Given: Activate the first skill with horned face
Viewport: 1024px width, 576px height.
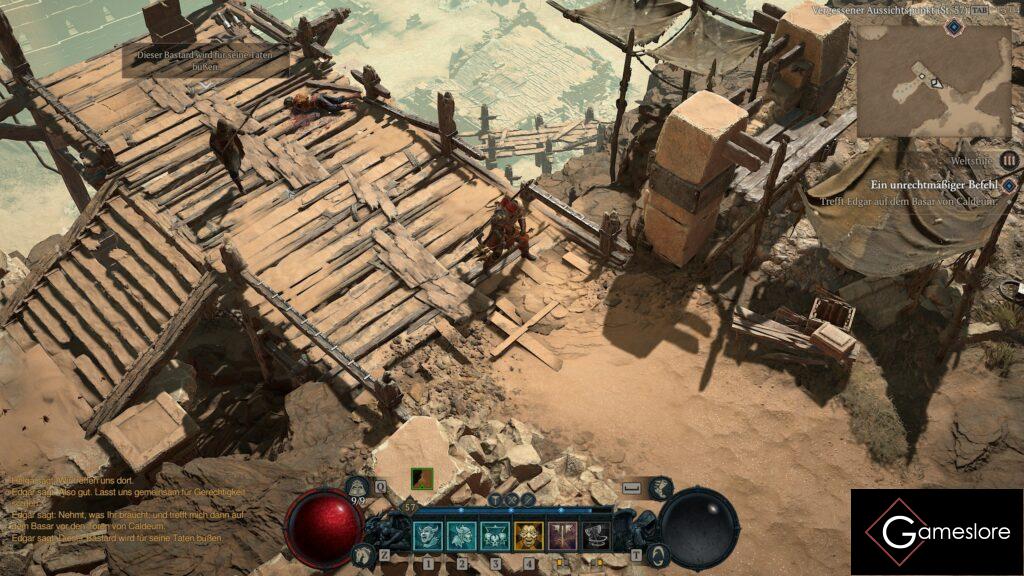Looking at the screenshot, I should 427,536.
